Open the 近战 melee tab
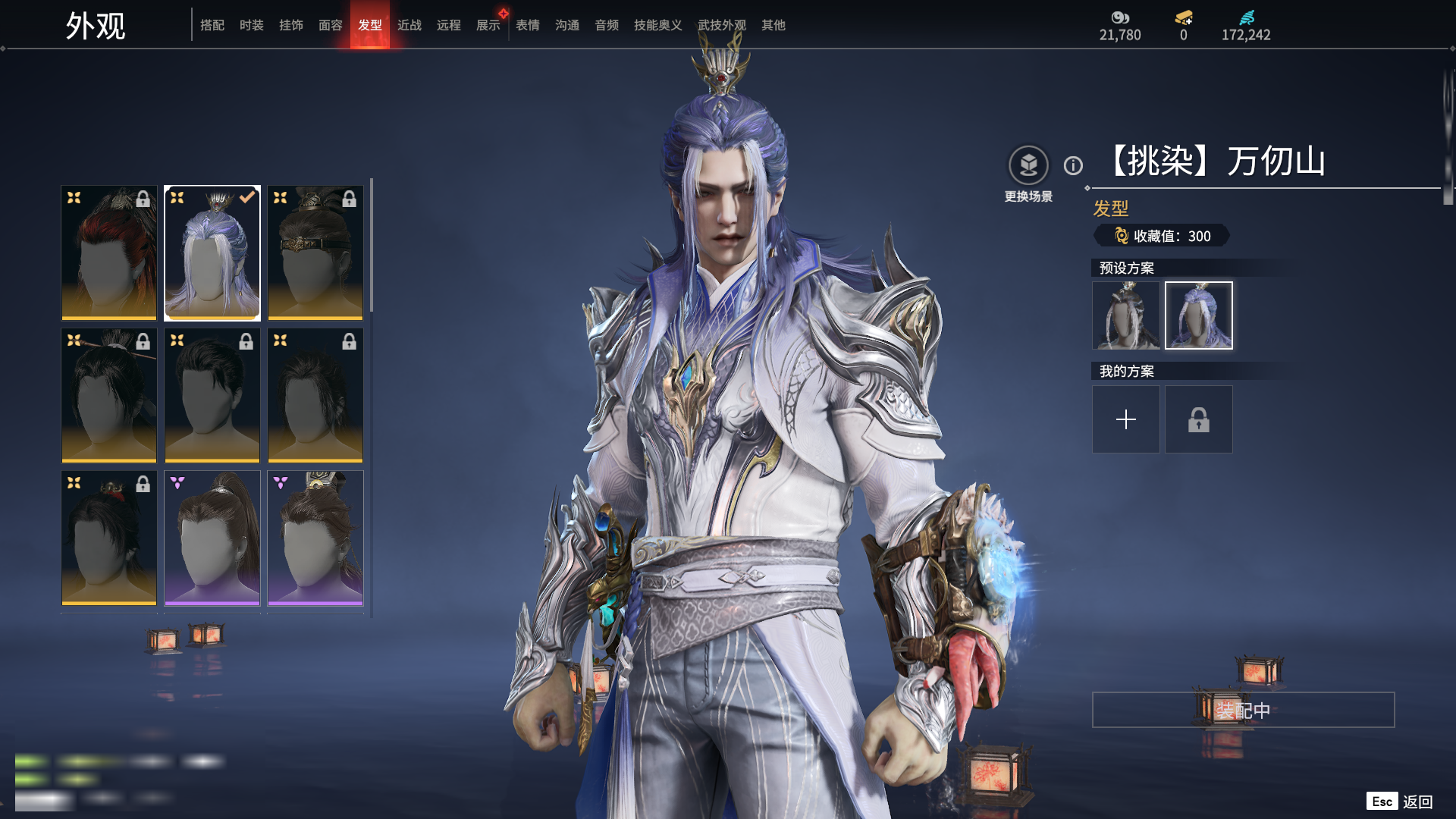1456x819 pixels. pos(409,25)
